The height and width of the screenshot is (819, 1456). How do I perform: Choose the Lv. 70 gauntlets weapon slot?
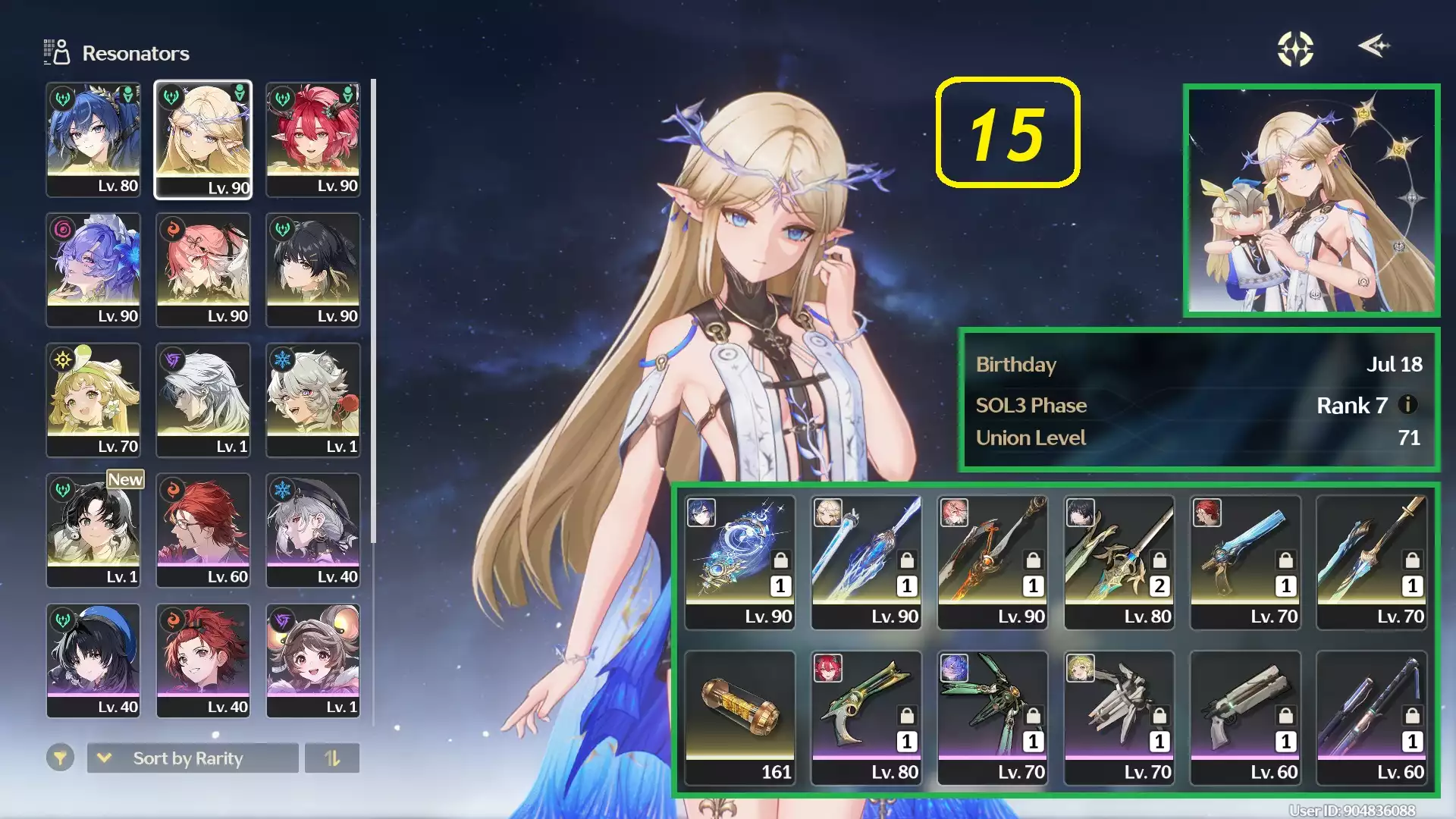tap(1119, 717)
